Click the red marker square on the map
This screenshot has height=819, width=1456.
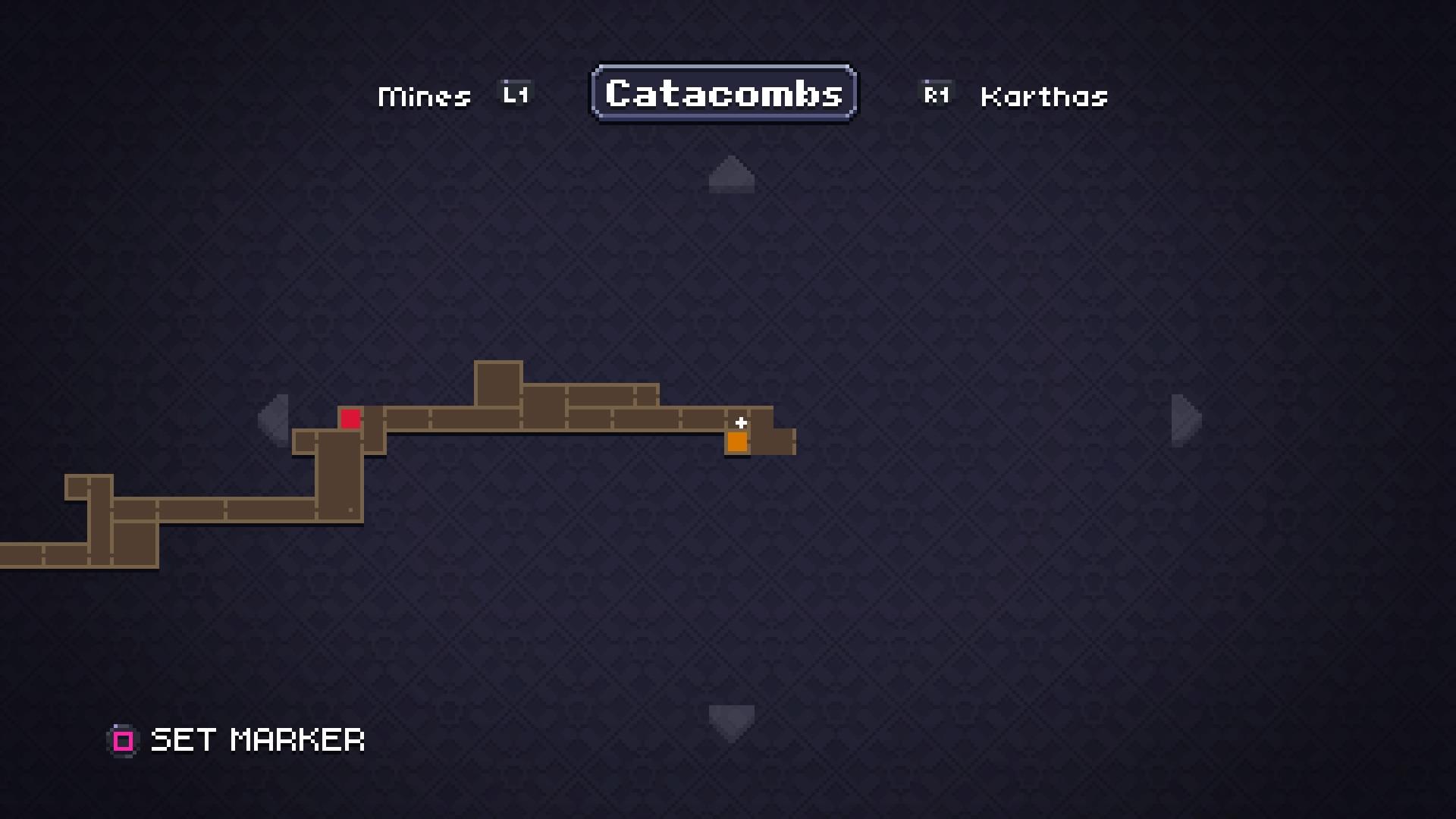coord(350,417)
